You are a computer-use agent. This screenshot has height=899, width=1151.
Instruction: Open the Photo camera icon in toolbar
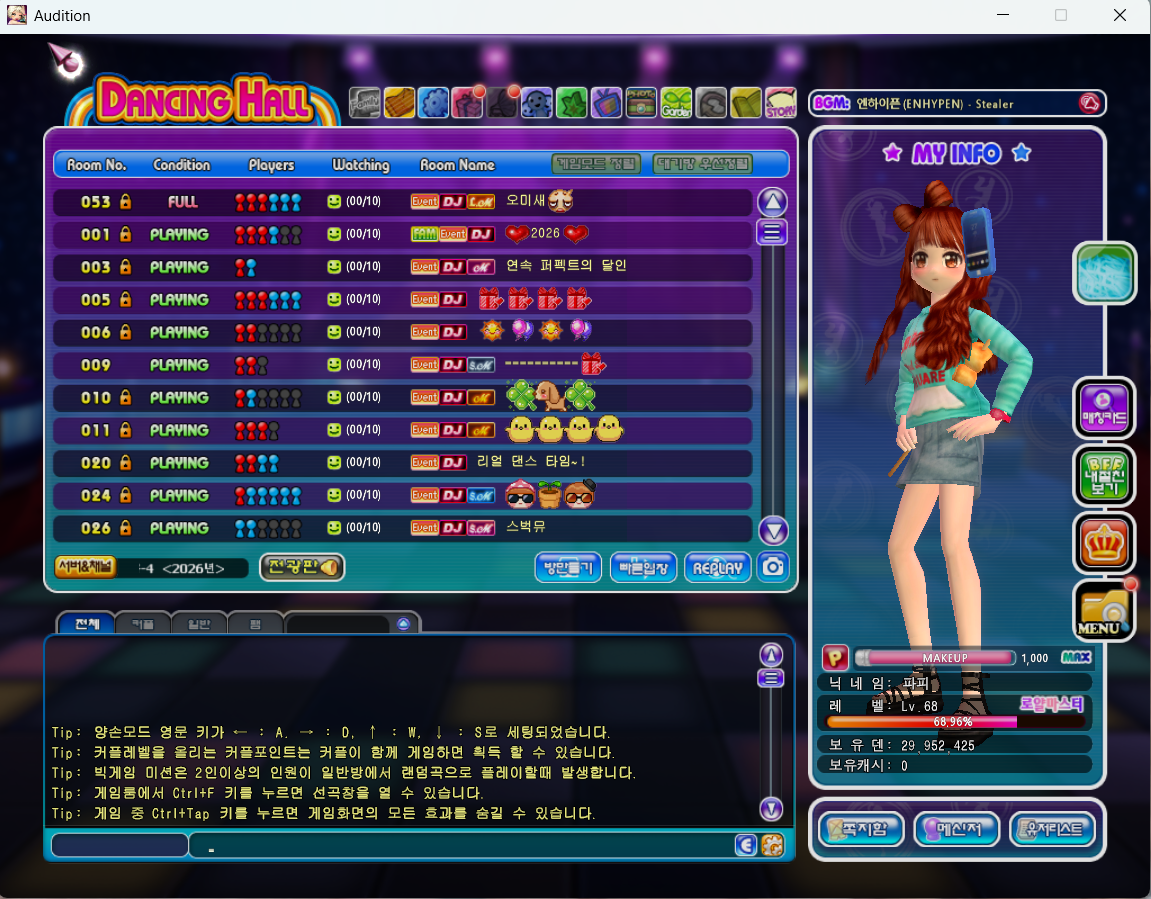[641, 102]
